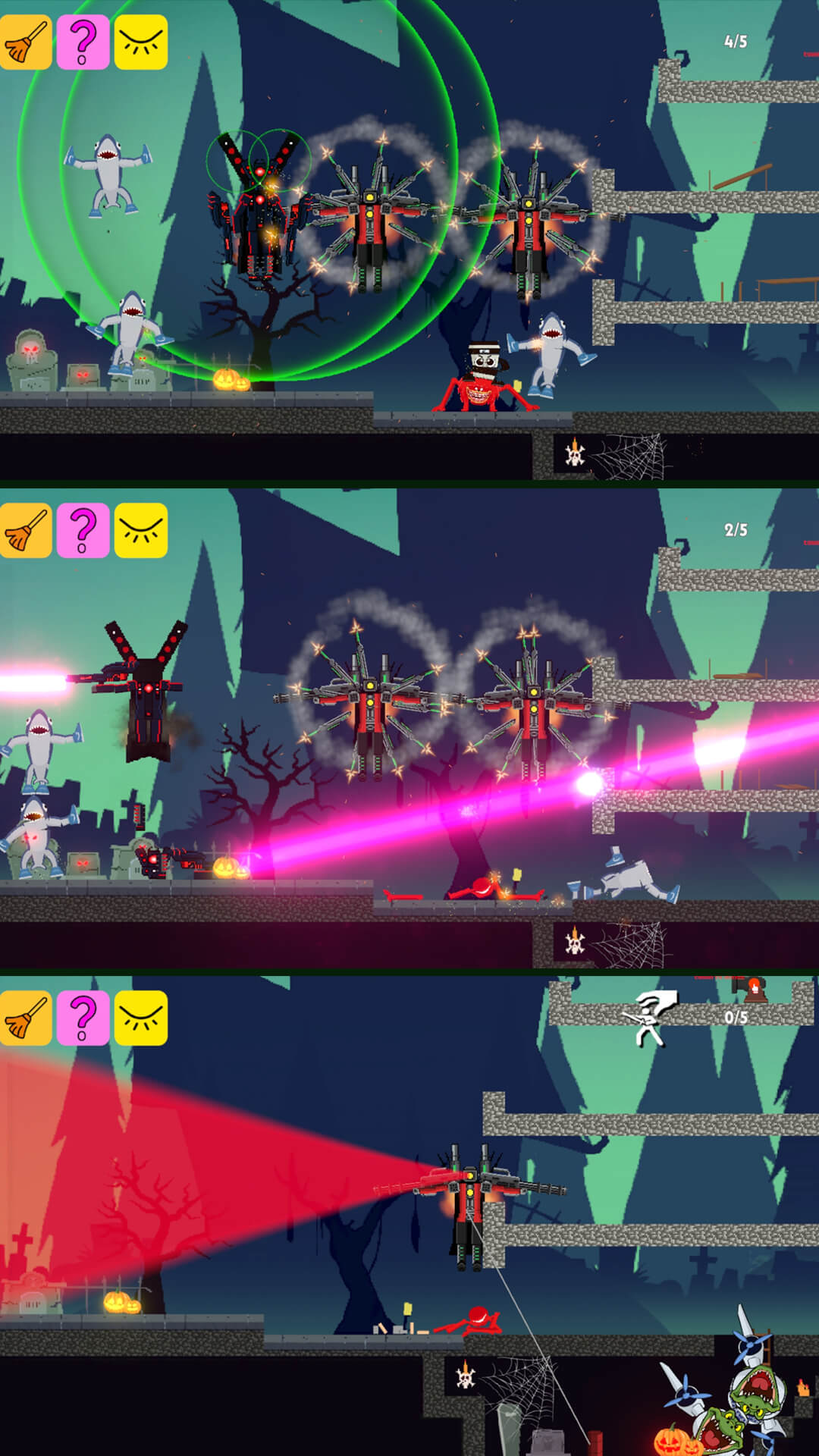Screen dimensions: 819x1456
Task: Toggle the yellow eyelash-eye icon in the 0/5 scene
Action: [x=140, y=1018]
